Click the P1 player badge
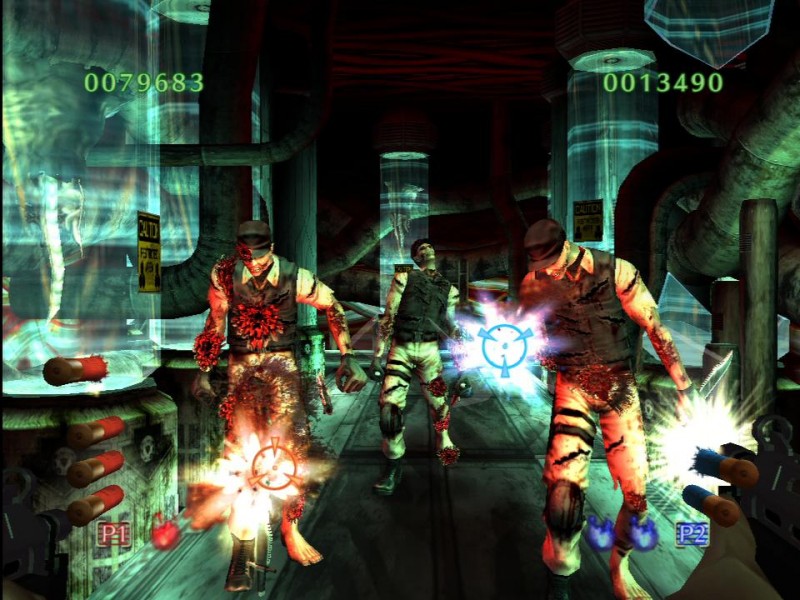 click(114, 534)
